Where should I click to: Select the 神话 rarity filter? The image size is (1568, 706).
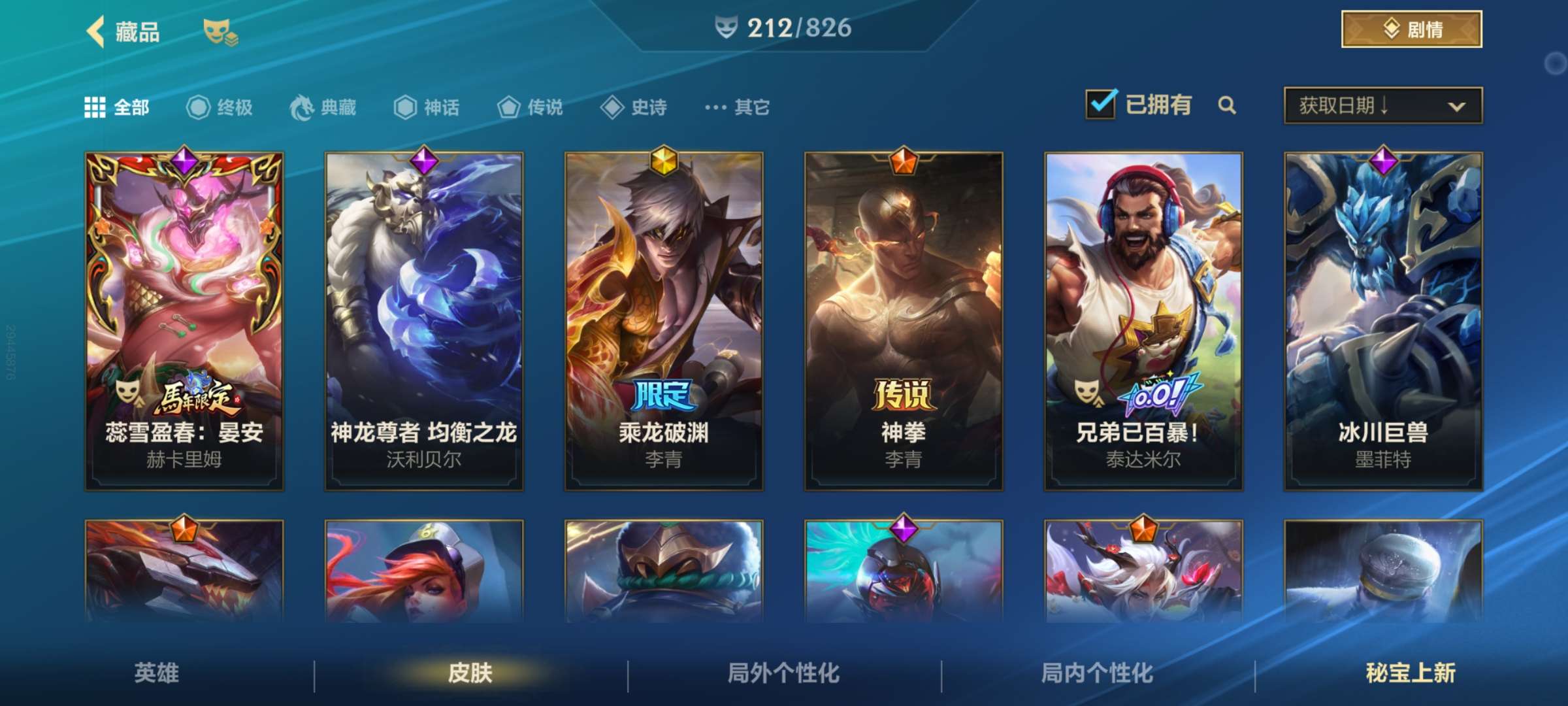405,108
